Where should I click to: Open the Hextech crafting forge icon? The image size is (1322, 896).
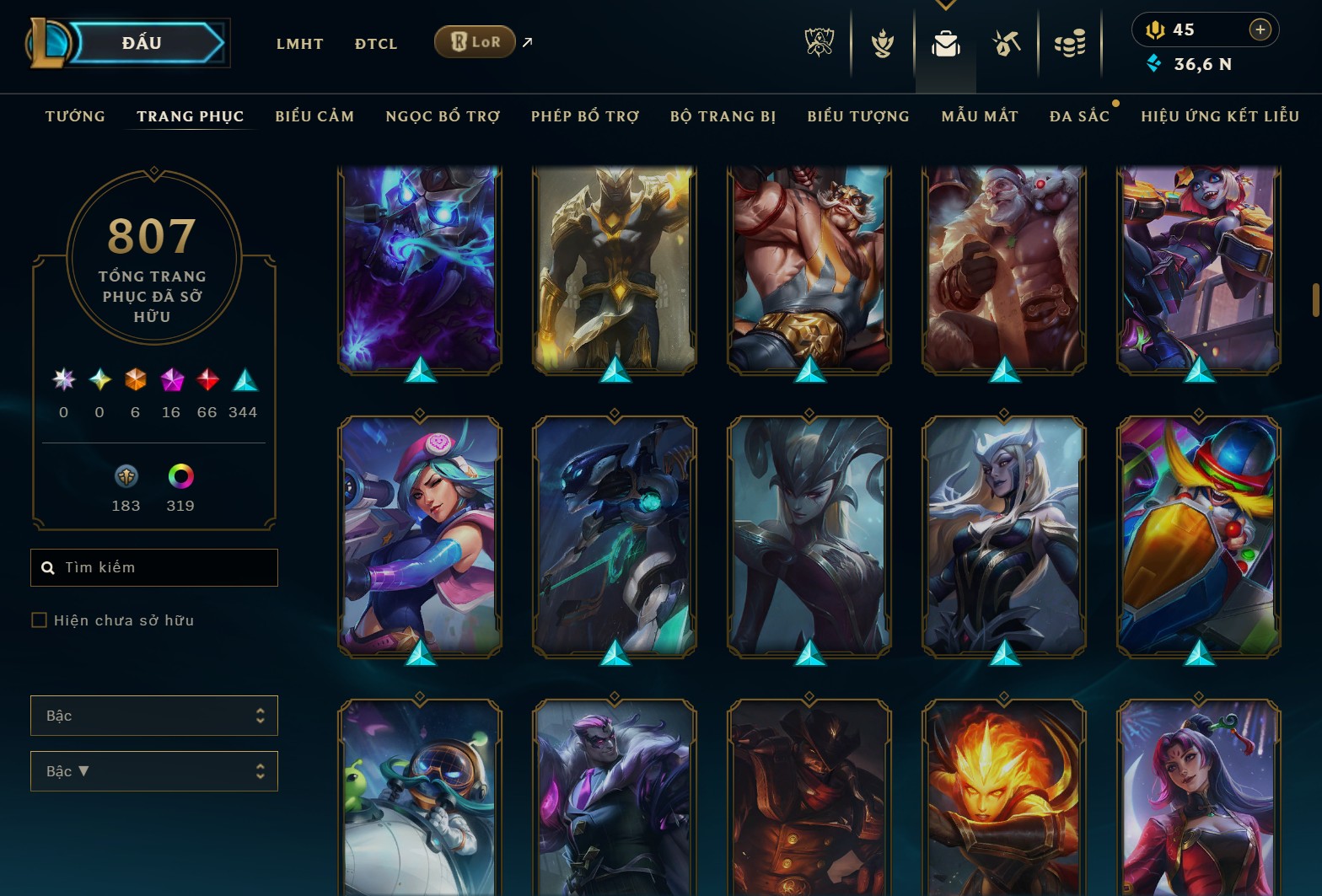click(x=1006, y=44)
